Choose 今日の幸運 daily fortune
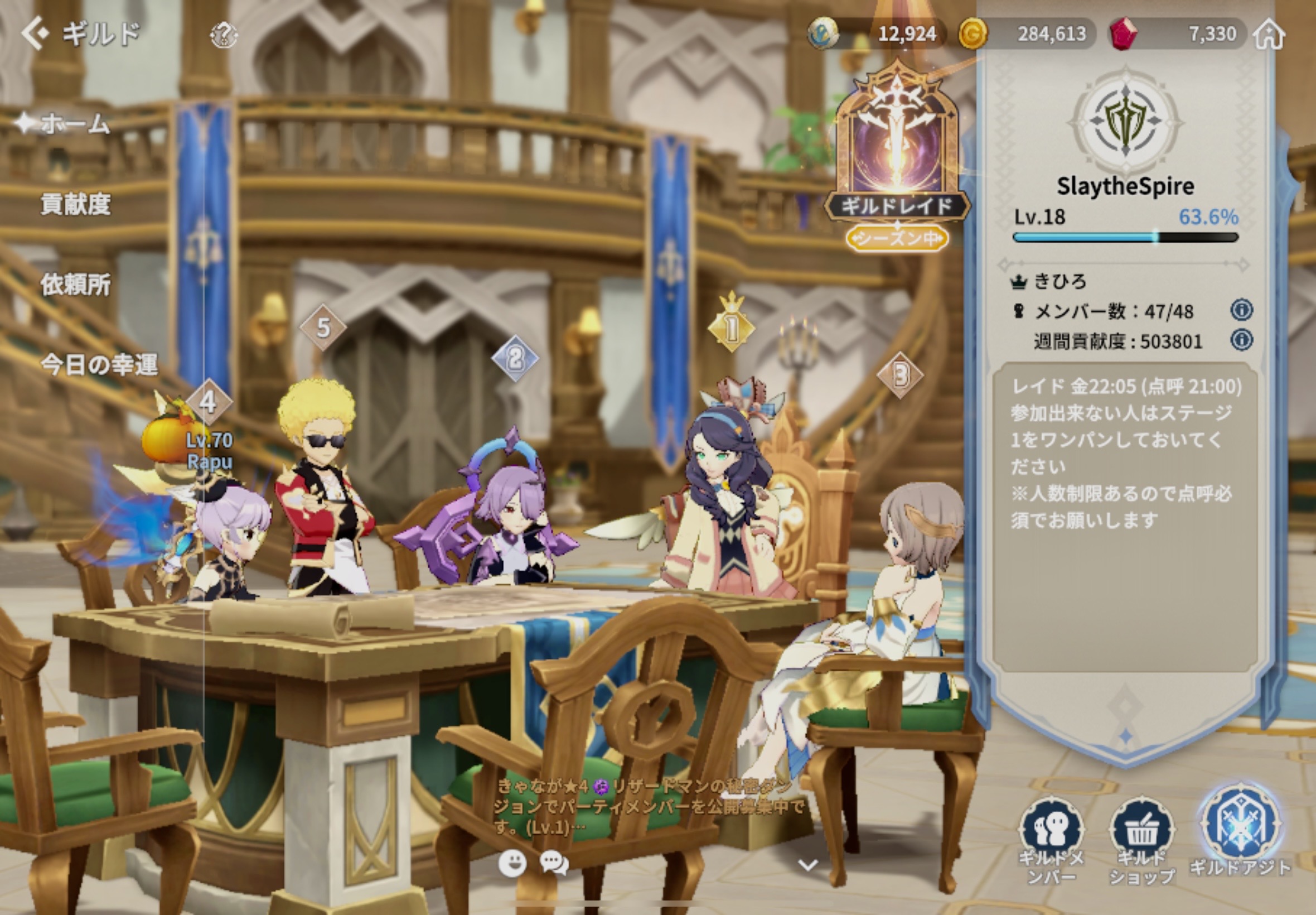Screen dimensions: 1316x915 pyautogui.click(x=99, y=365)
